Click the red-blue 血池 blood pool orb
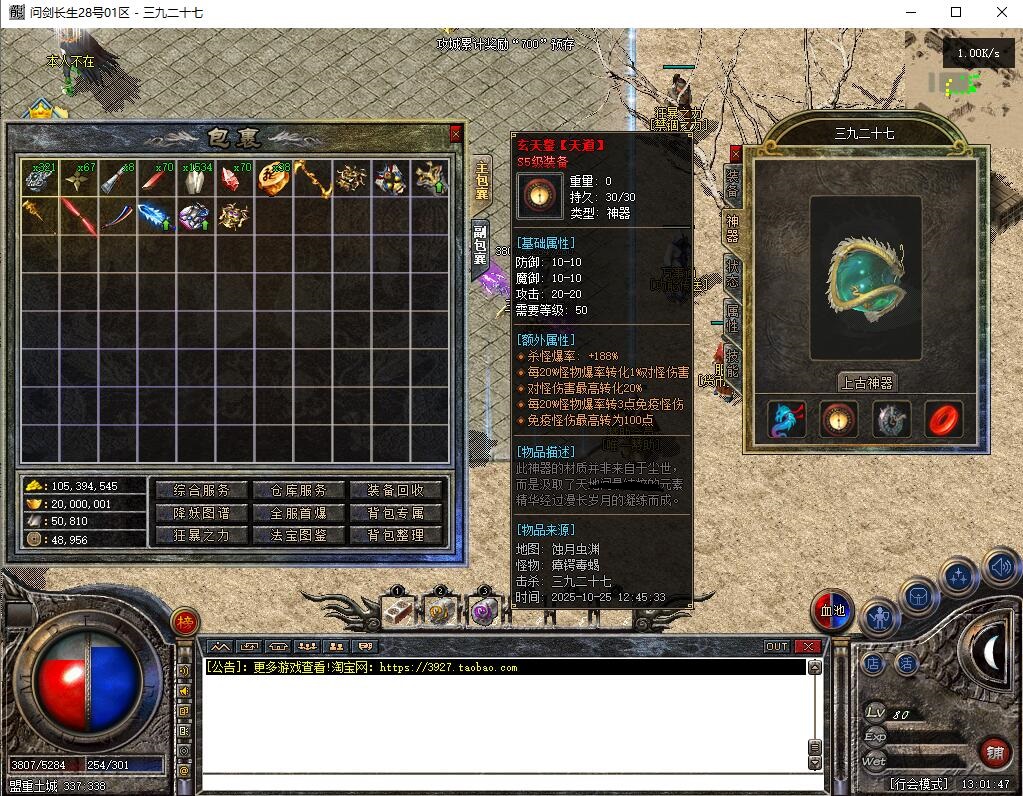The height and width of the screenshot is (796, 1023). click(x=832, y=612)
